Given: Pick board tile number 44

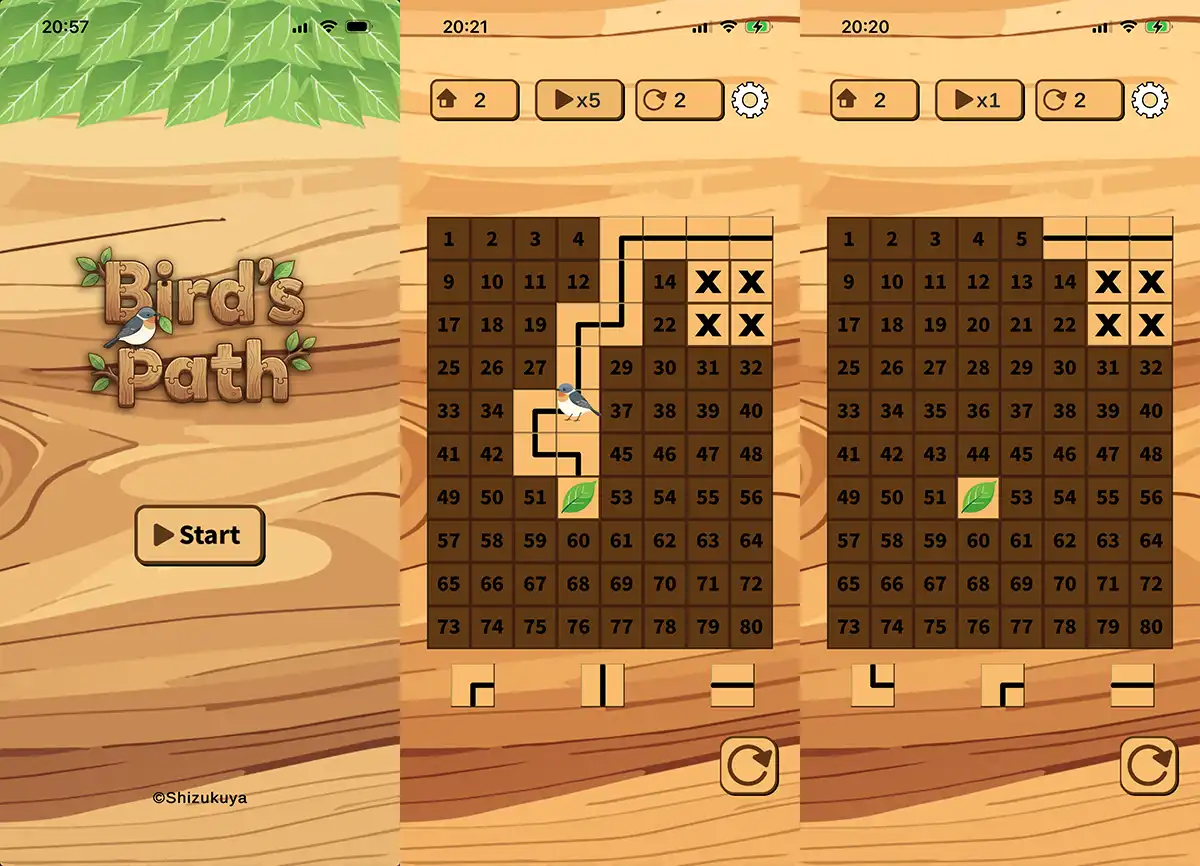Looking at the screenshot, I should coord(978,454).
